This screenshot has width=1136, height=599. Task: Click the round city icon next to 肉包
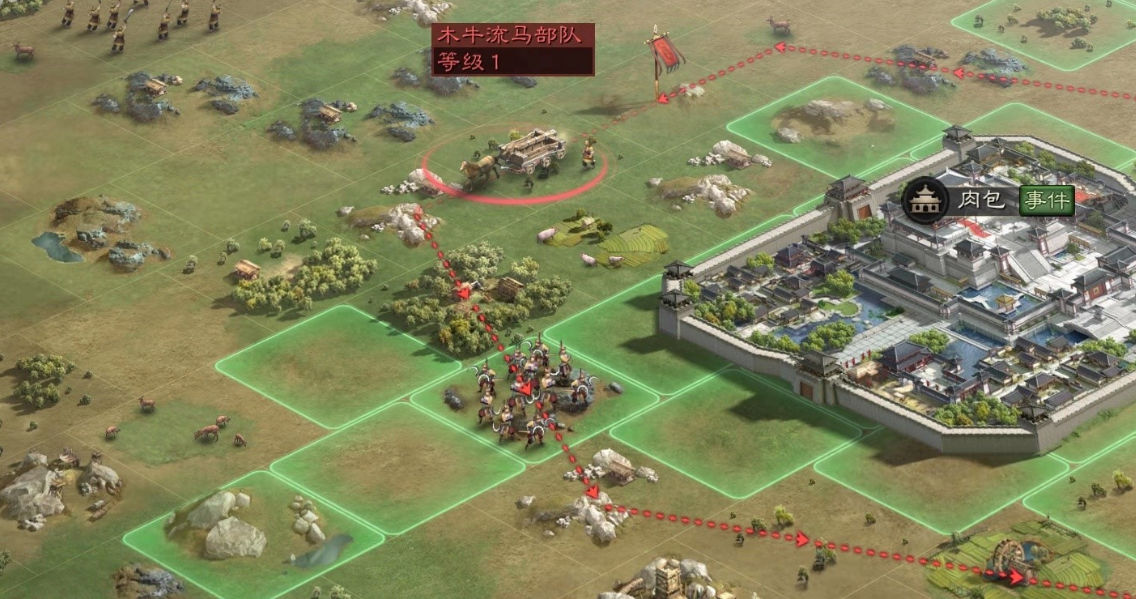(925, 201)
